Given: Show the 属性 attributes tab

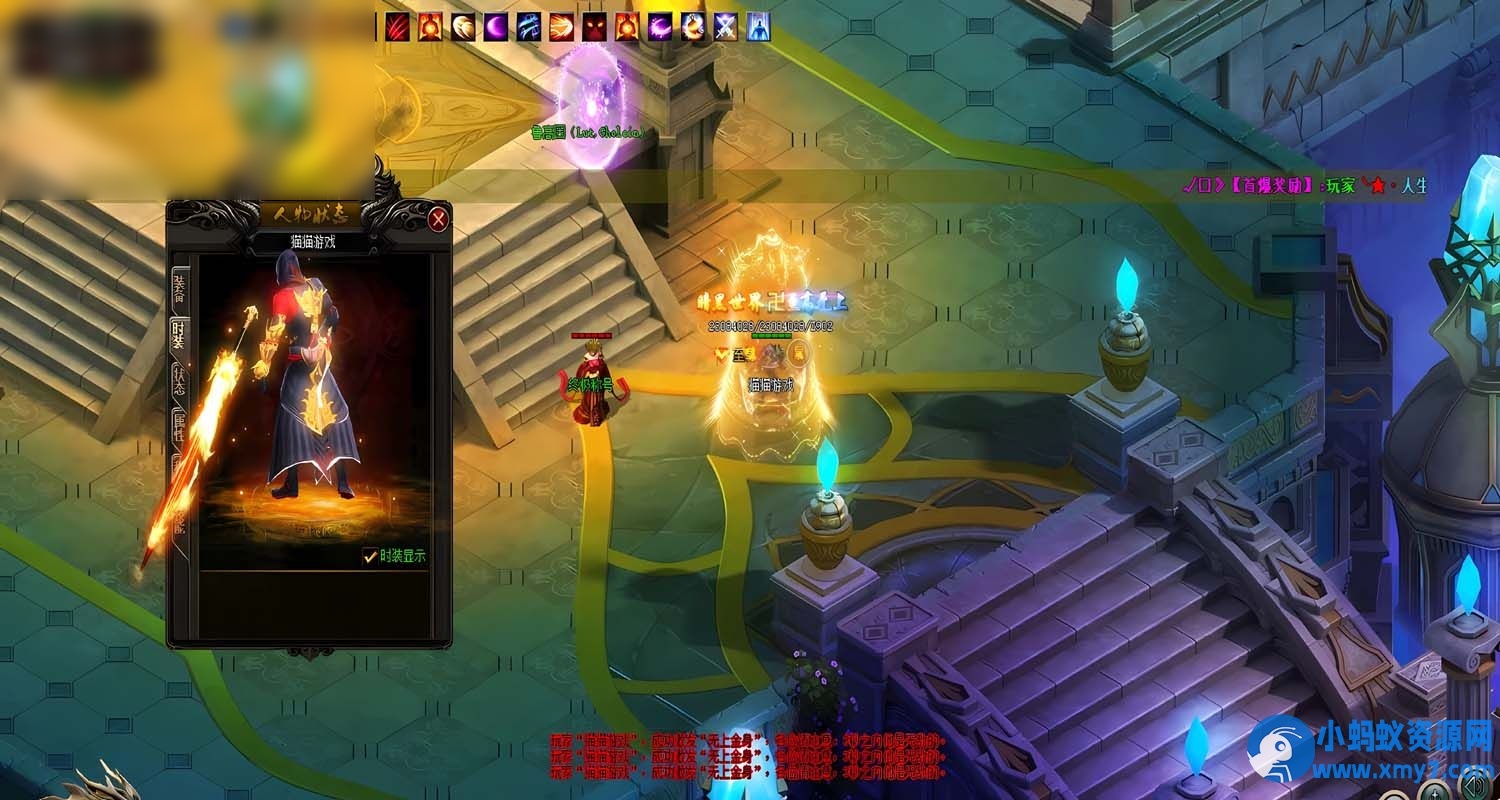Looking at the screenshot, I should pos(179,428).
